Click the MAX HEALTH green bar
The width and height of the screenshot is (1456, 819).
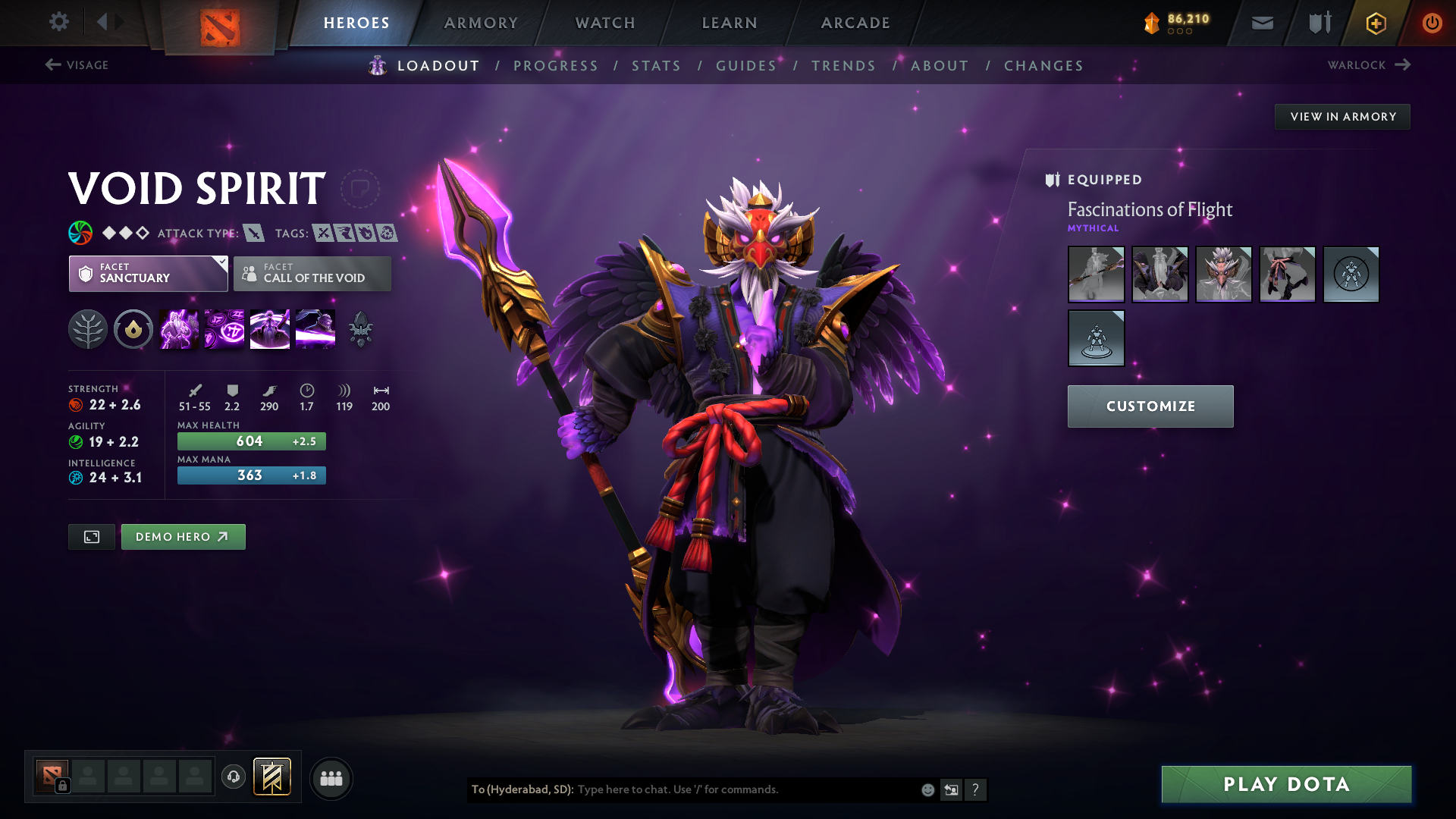[251, 441]
